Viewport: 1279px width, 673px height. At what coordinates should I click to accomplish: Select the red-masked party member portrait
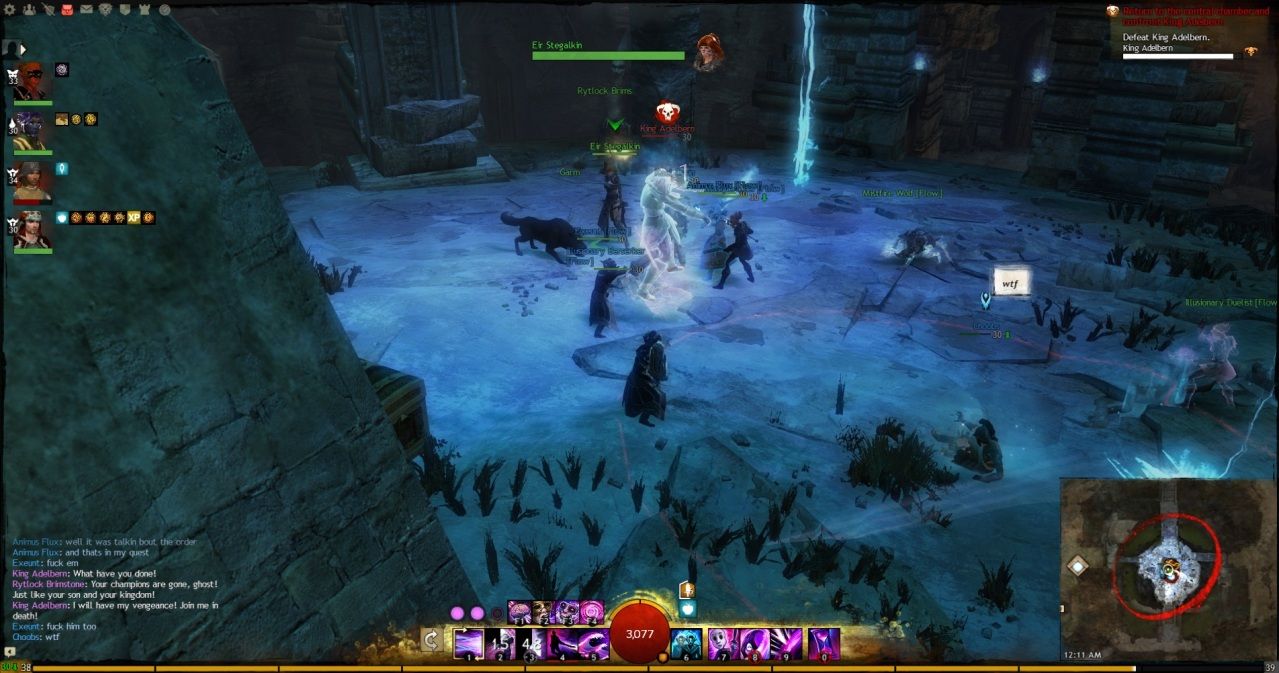click(x=33, y=80)
